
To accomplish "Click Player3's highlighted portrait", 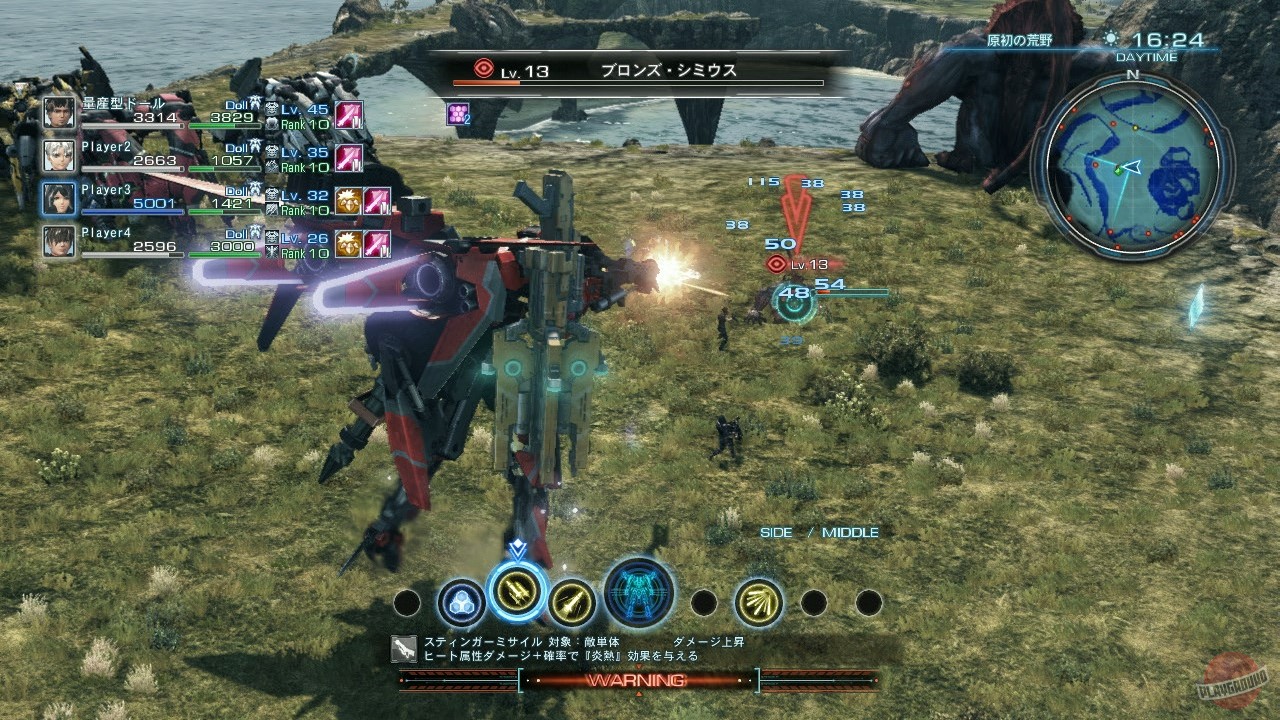I will click(57, 198).
